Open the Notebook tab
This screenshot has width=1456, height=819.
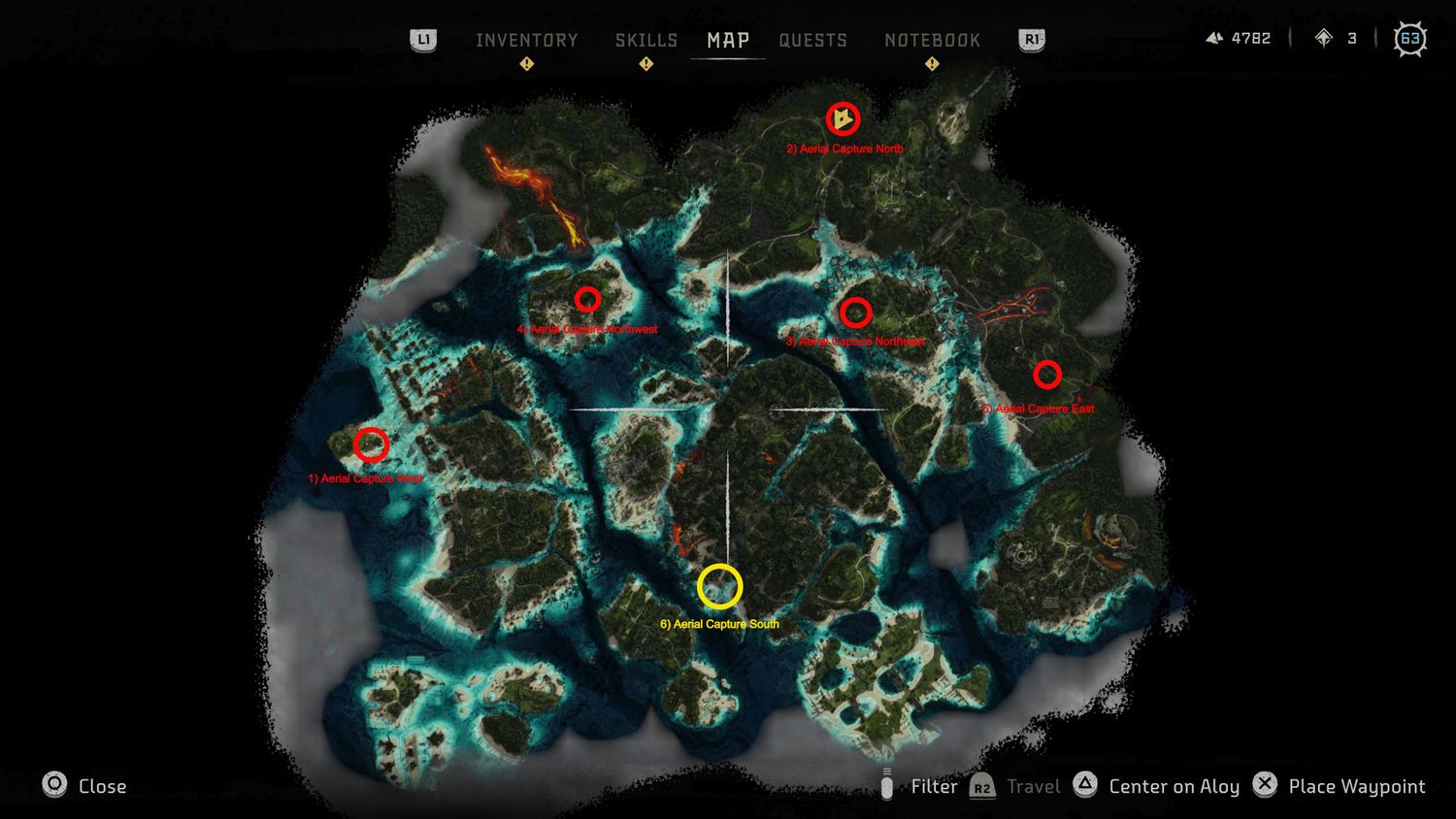[x=932, y=41]
